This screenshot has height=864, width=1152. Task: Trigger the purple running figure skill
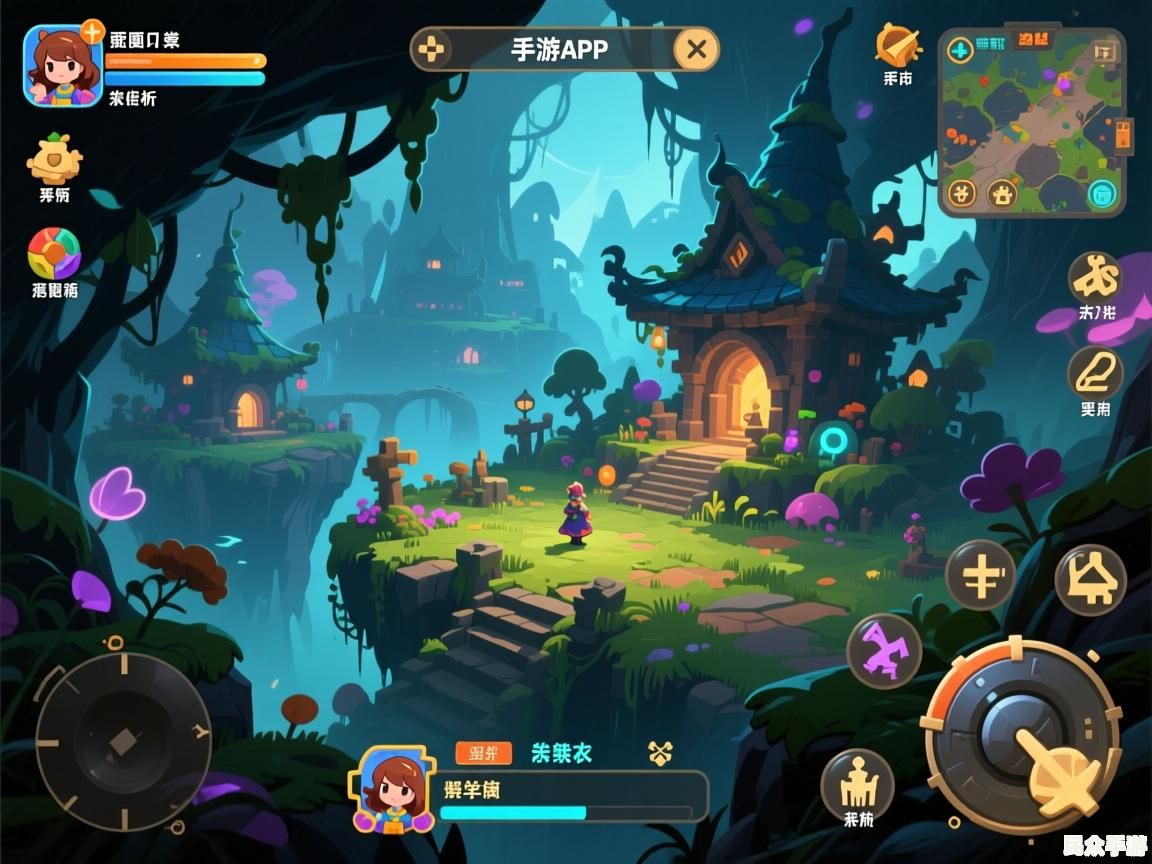[x=884, y=651]
